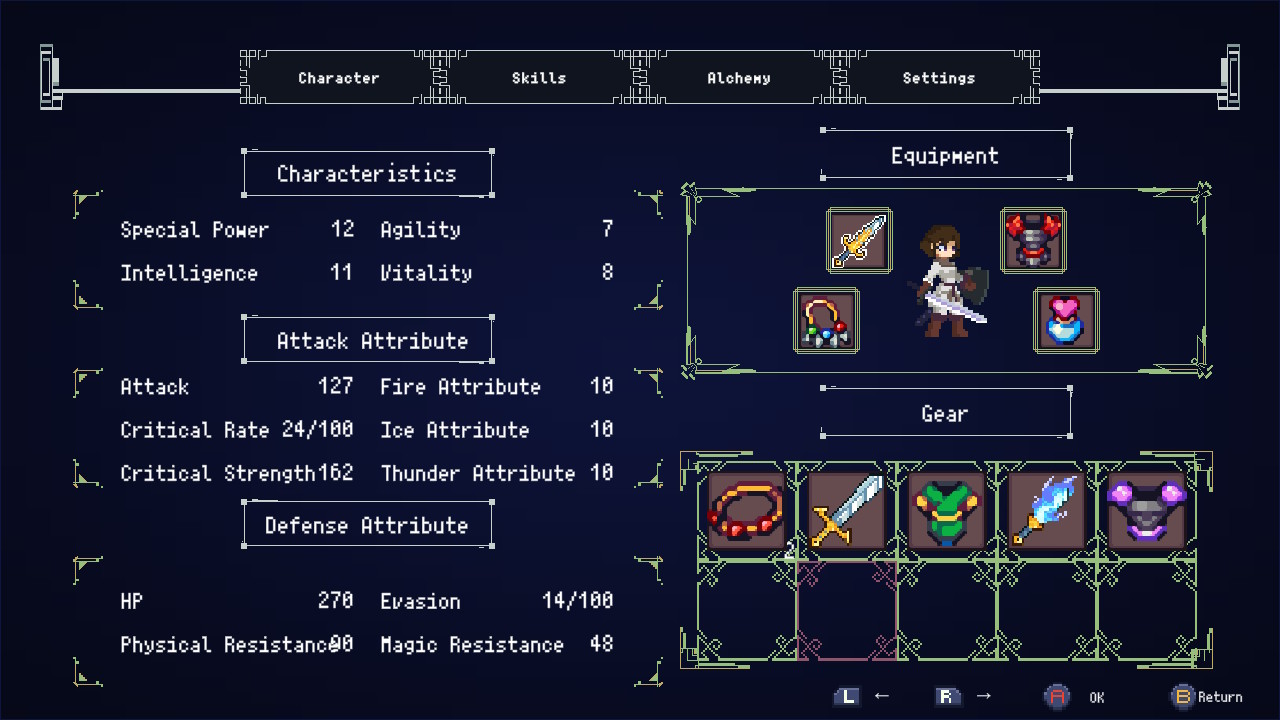Expand the Defense Attribute section header
Screen dimensions: 1280x720
pos(367,524)
